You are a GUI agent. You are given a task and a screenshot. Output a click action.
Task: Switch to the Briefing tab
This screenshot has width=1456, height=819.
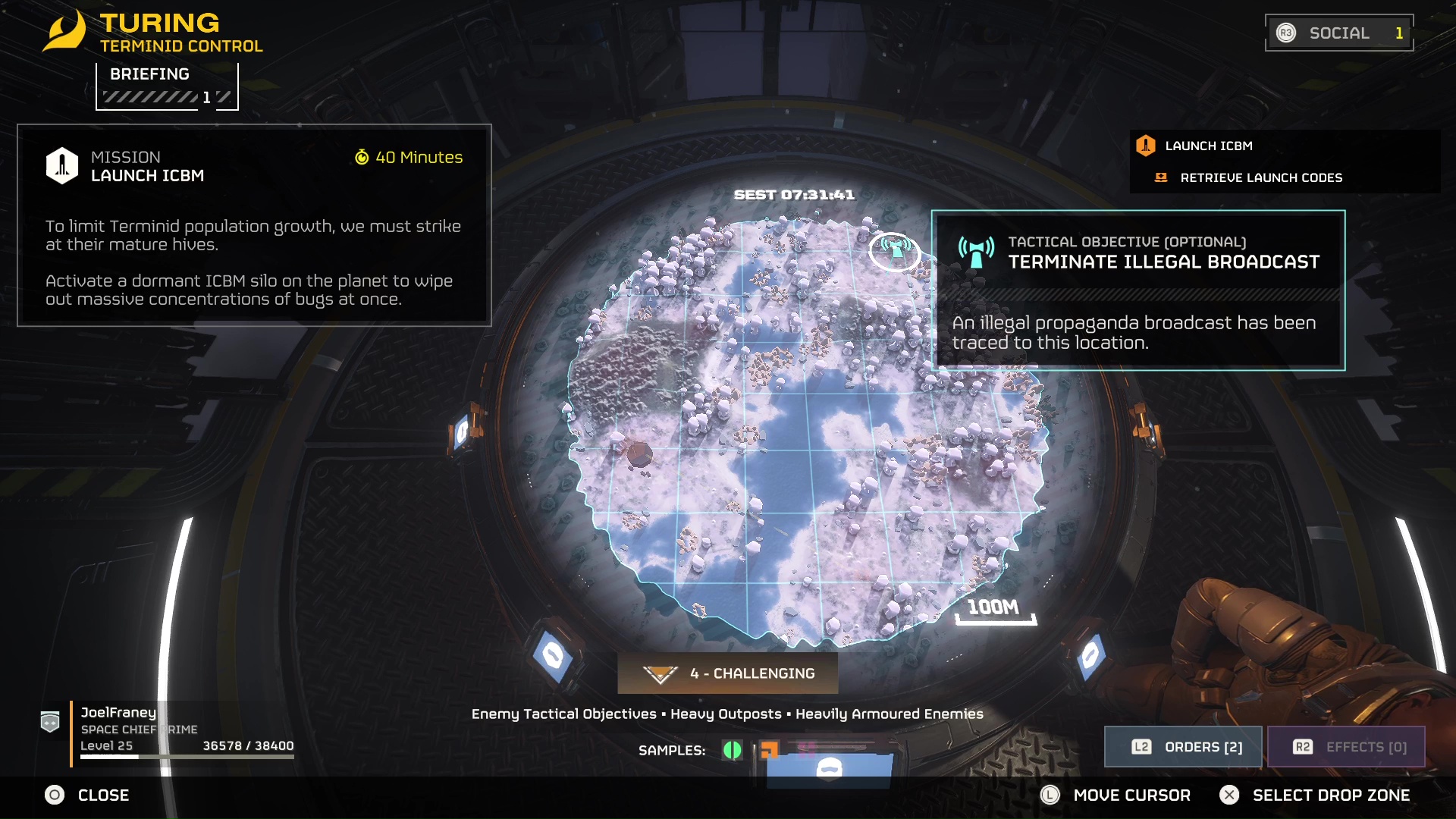[x=149, y=74]
